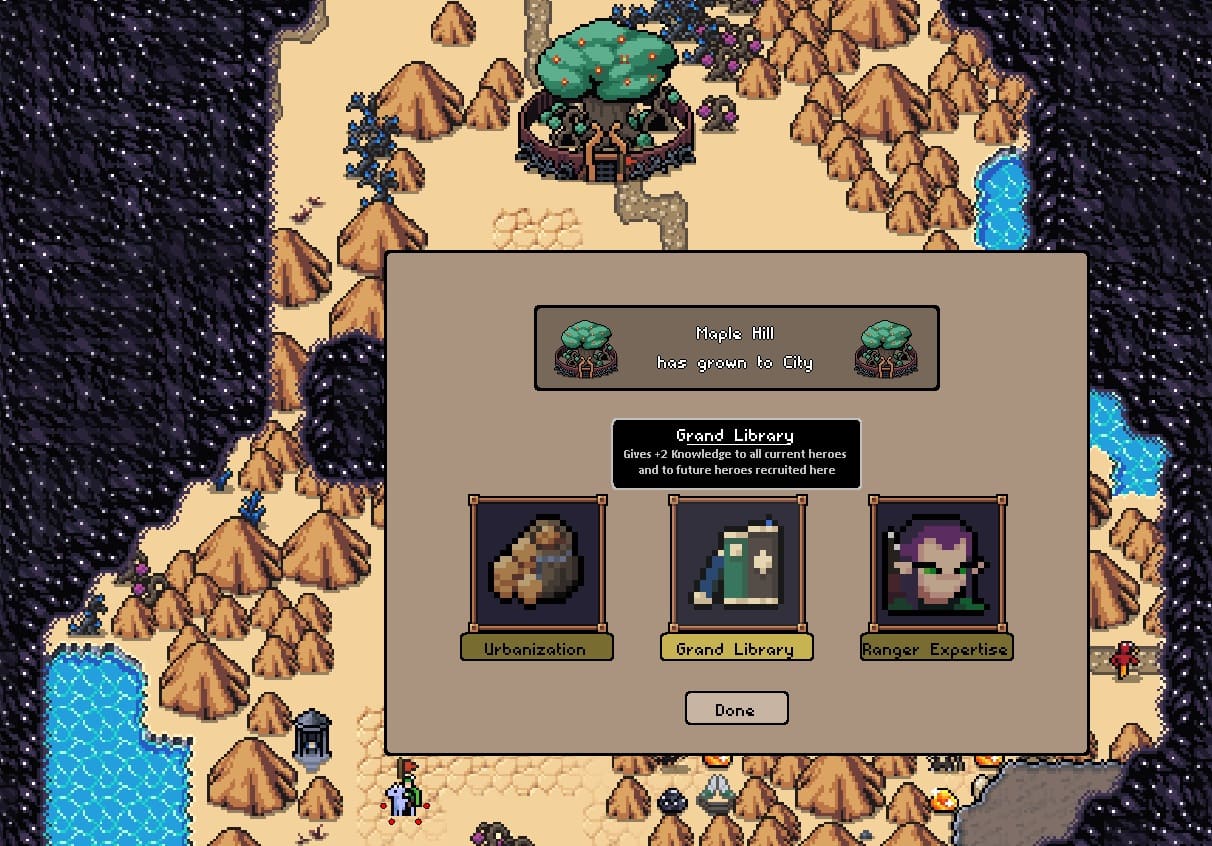Viewport: 1212px width, 846px height.
Task: Select the Grand Library books icon
Action: [737, 563]
